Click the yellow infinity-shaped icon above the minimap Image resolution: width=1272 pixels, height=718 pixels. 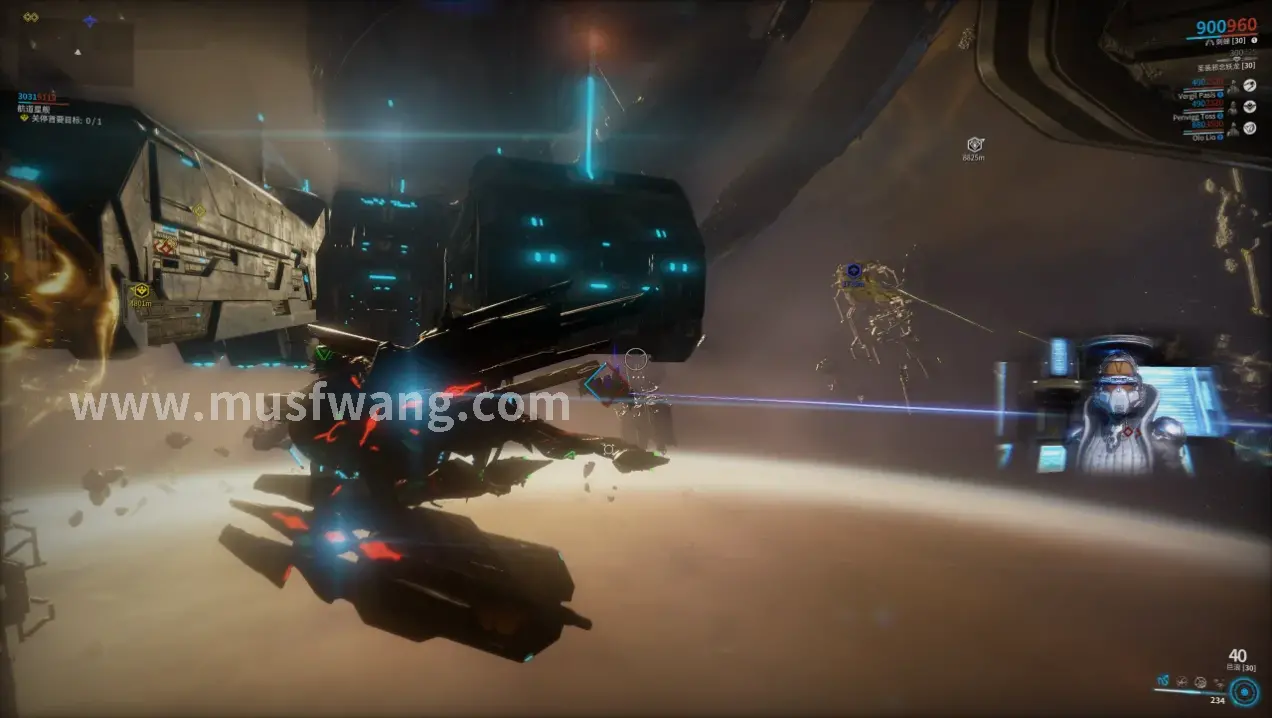pos(31,17)
